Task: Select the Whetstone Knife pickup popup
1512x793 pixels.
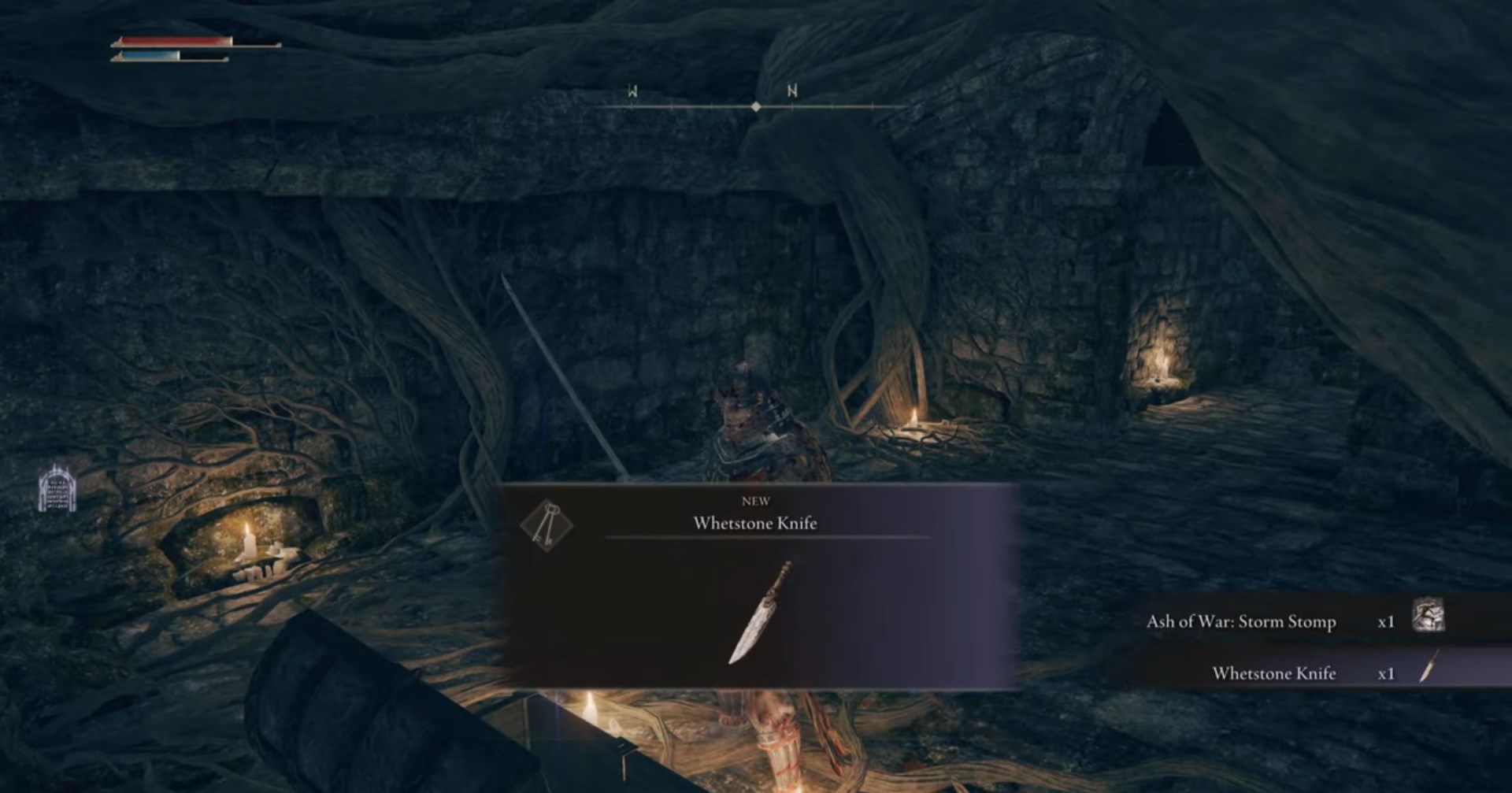Action: pyautogui.click(x=756, y=587)
